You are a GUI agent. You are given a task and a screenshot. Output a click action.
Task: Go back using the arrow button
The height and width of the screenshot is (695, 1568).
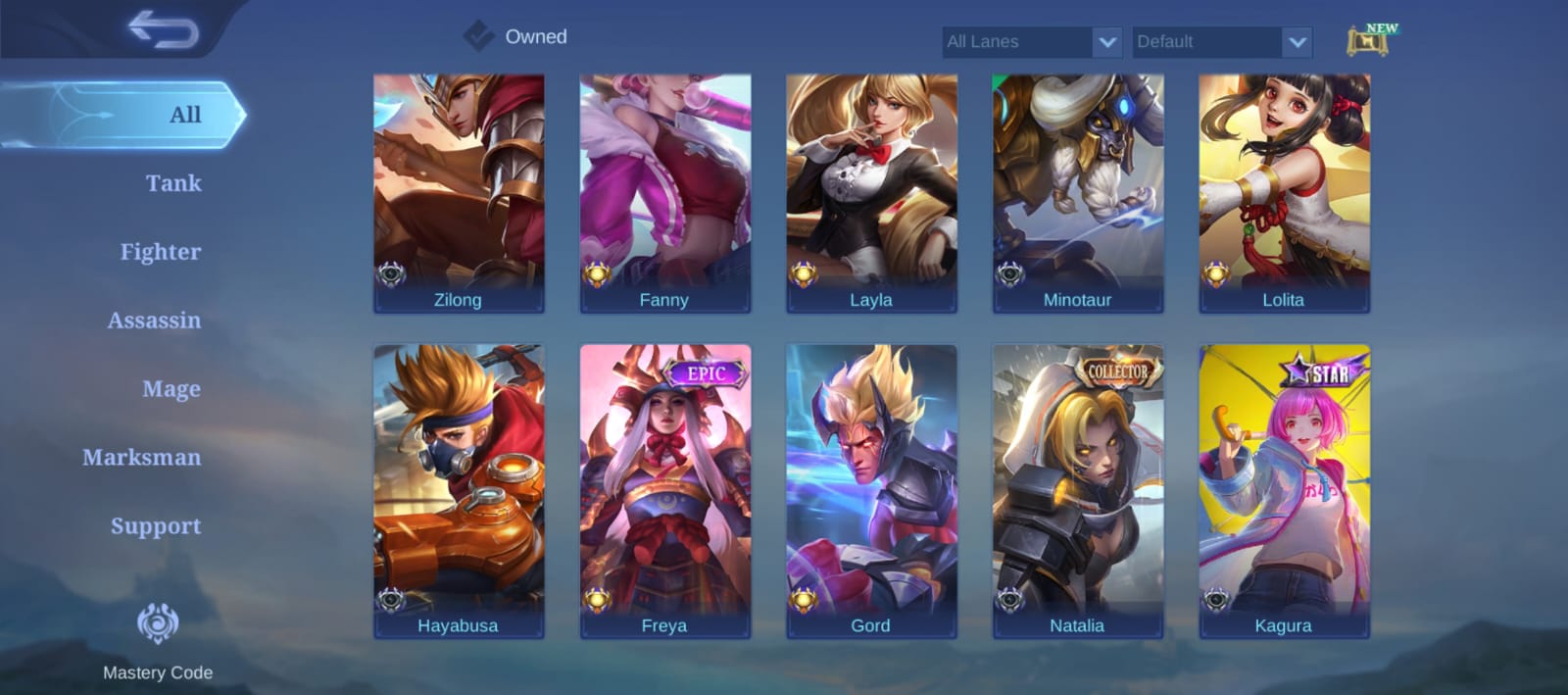tap(163, 29)
